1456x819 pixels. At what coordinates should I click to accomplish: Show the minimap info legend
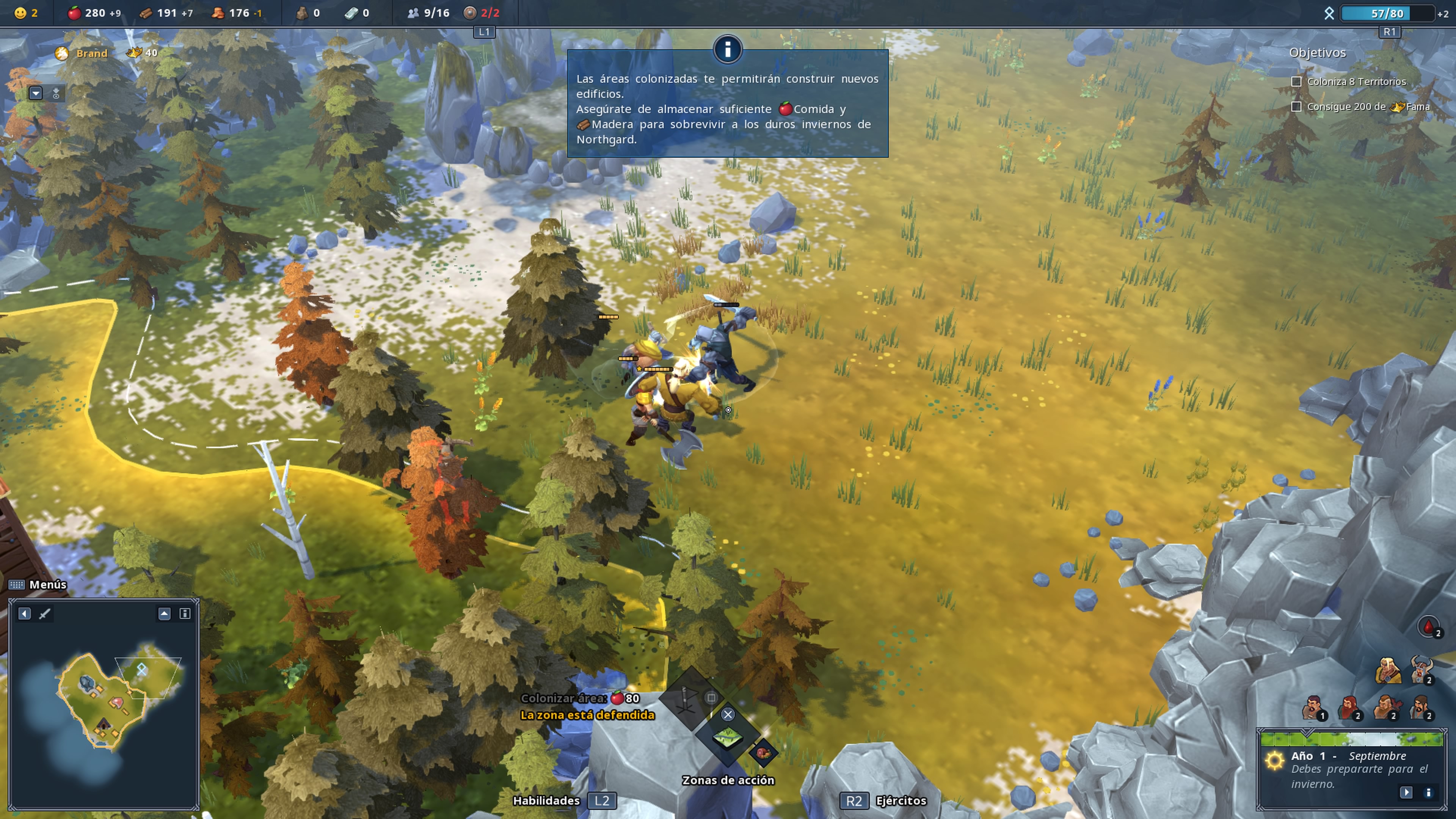[x=185, y=613]
